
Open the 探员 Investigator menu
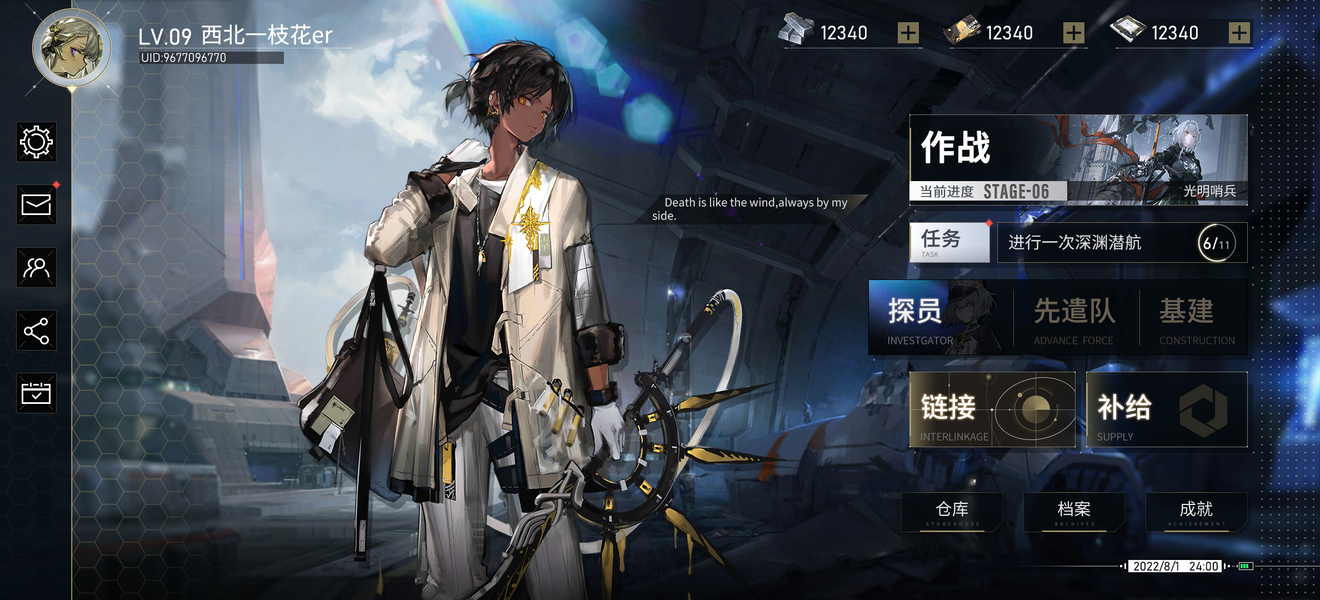[x=938, y=317]
